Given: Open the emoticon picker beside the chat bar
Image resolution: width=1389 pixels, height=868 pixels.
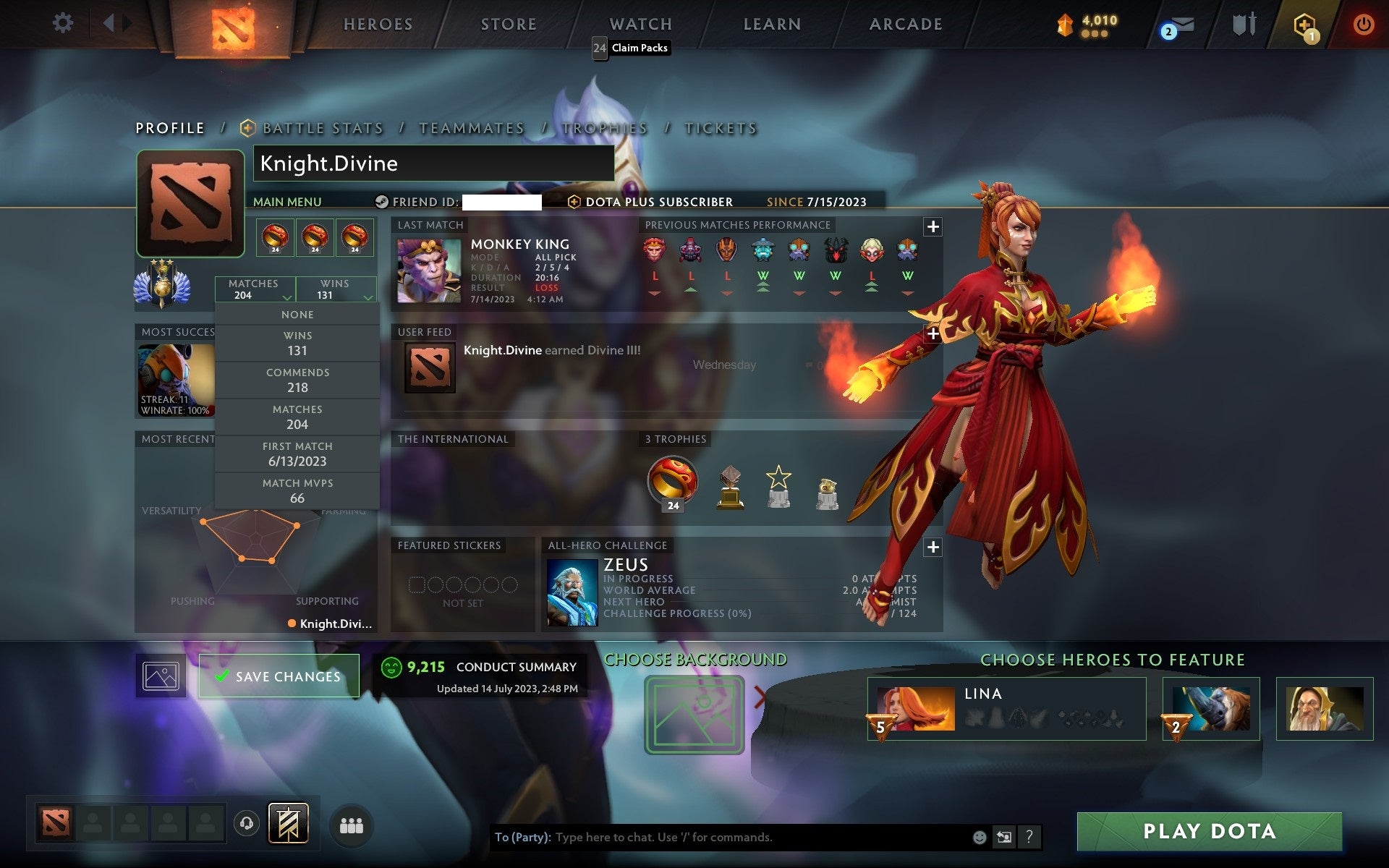Looking at the screenshot, I should (x=980, y=837).
